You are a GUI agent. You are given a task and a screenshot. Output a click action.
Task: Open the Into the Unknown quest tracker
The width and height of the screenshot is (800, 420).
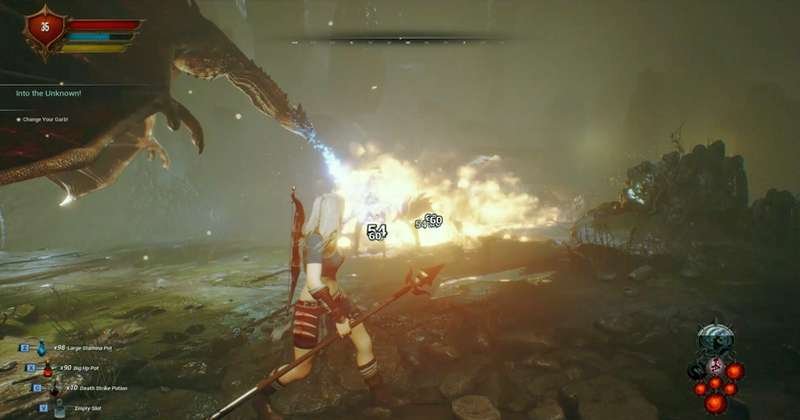pyautogui.click(x=49, y=94)
